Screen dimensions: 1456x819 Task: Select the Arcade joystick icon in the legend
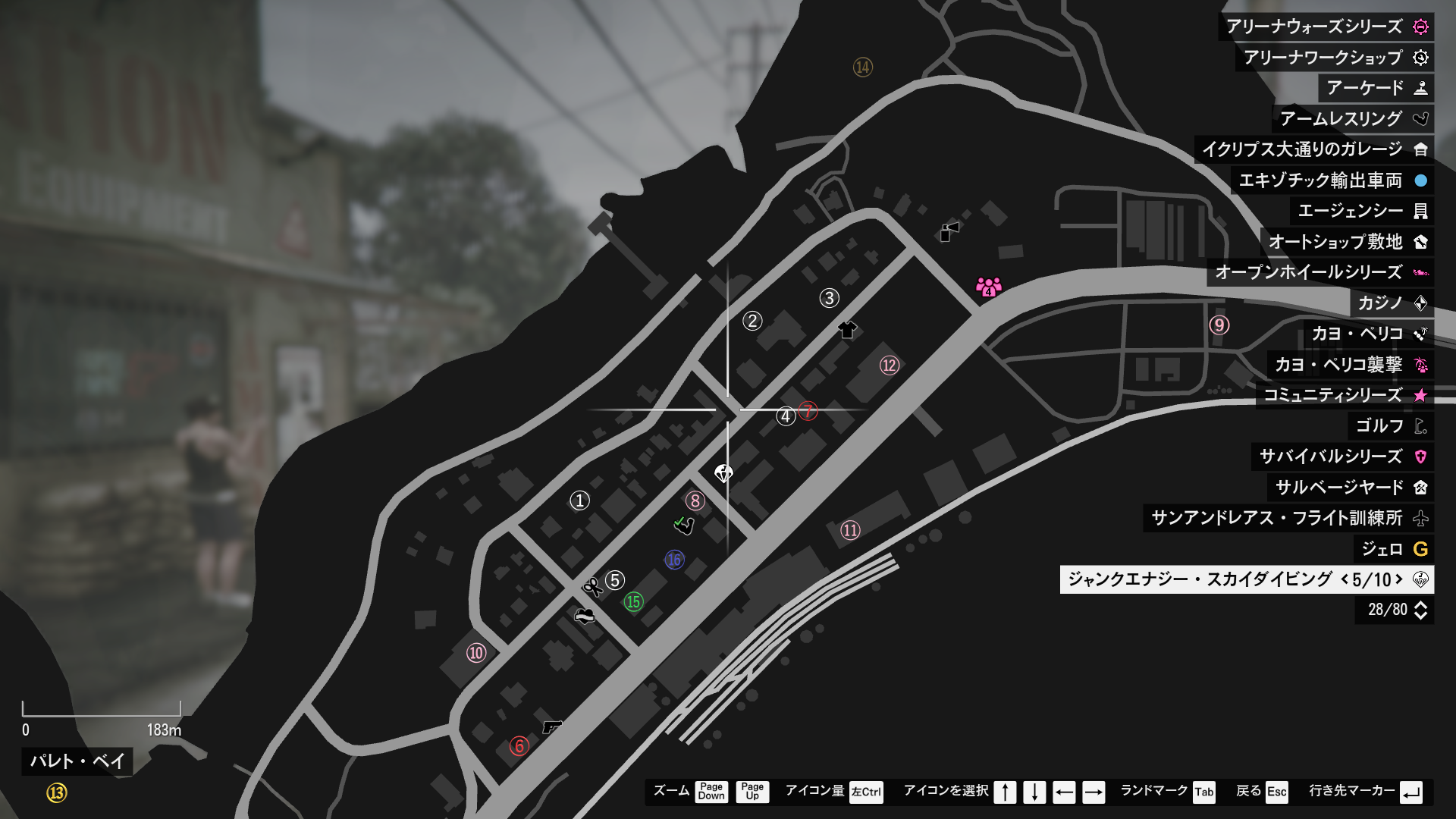(x=1422, y=89)
